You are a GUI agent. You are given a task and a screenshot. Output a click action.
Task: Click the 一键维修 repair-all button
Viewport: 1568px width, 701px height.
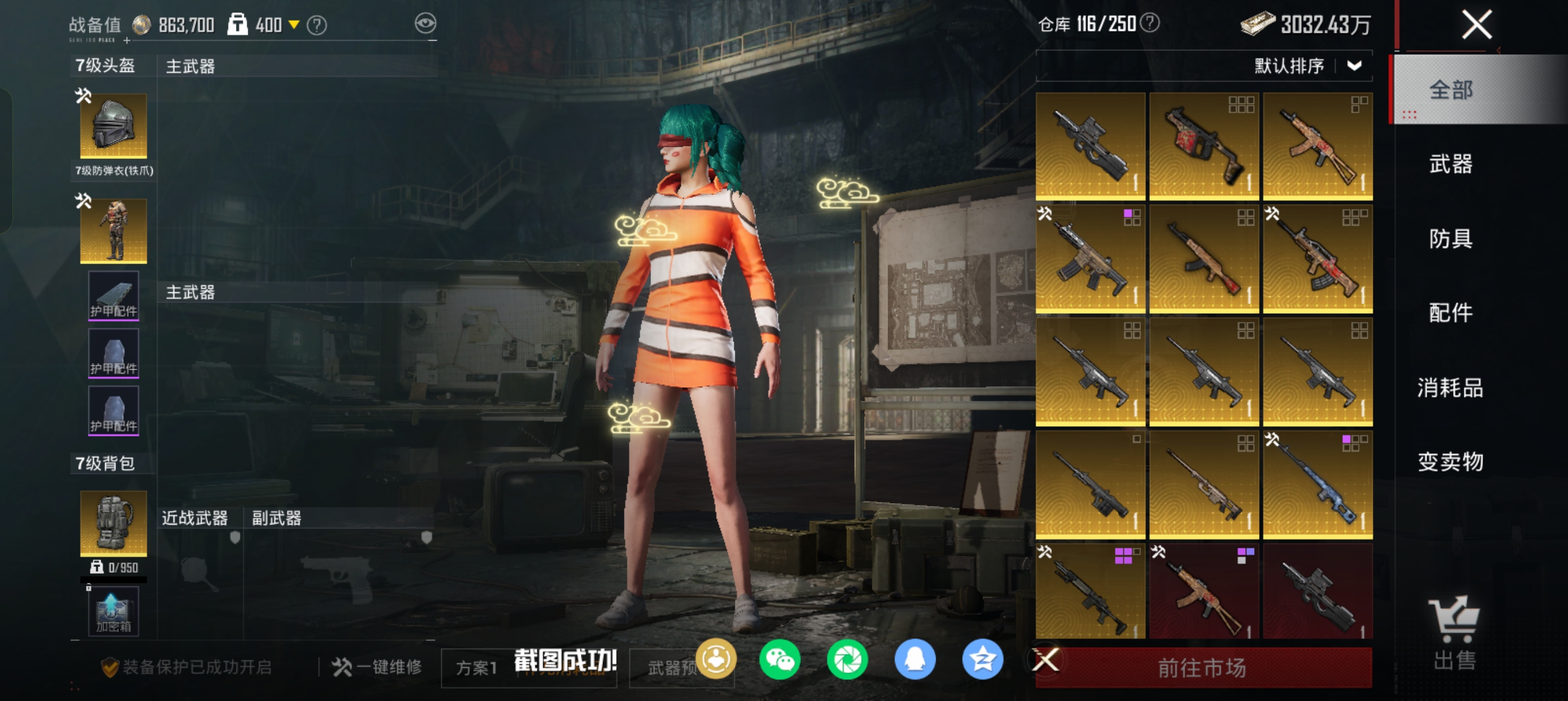click(x=377, y=667)
